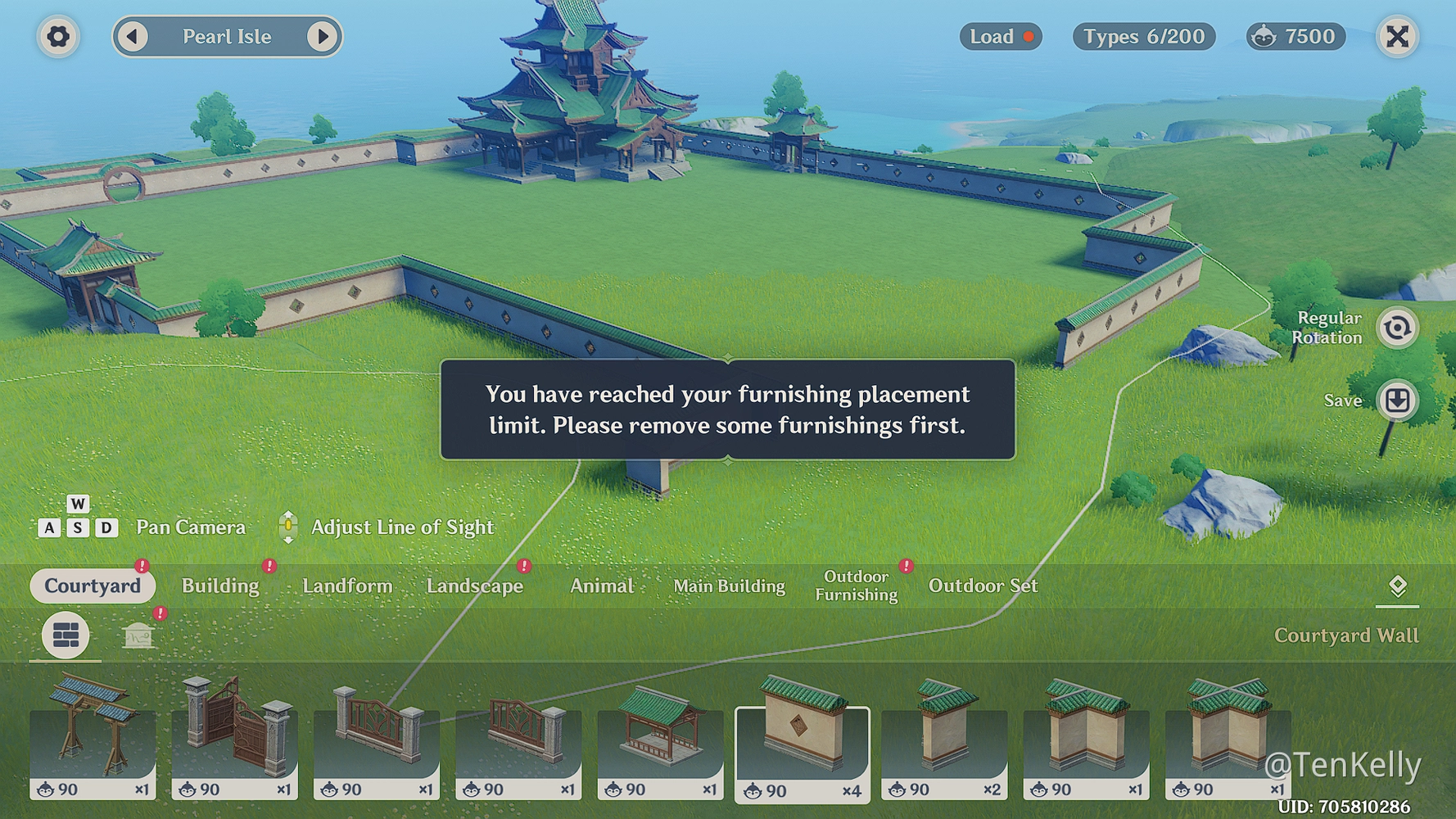Select the Regular Rotation tool
Image resolution: width=1456 pixels, height=819 pixels.
coord(1399,327)
